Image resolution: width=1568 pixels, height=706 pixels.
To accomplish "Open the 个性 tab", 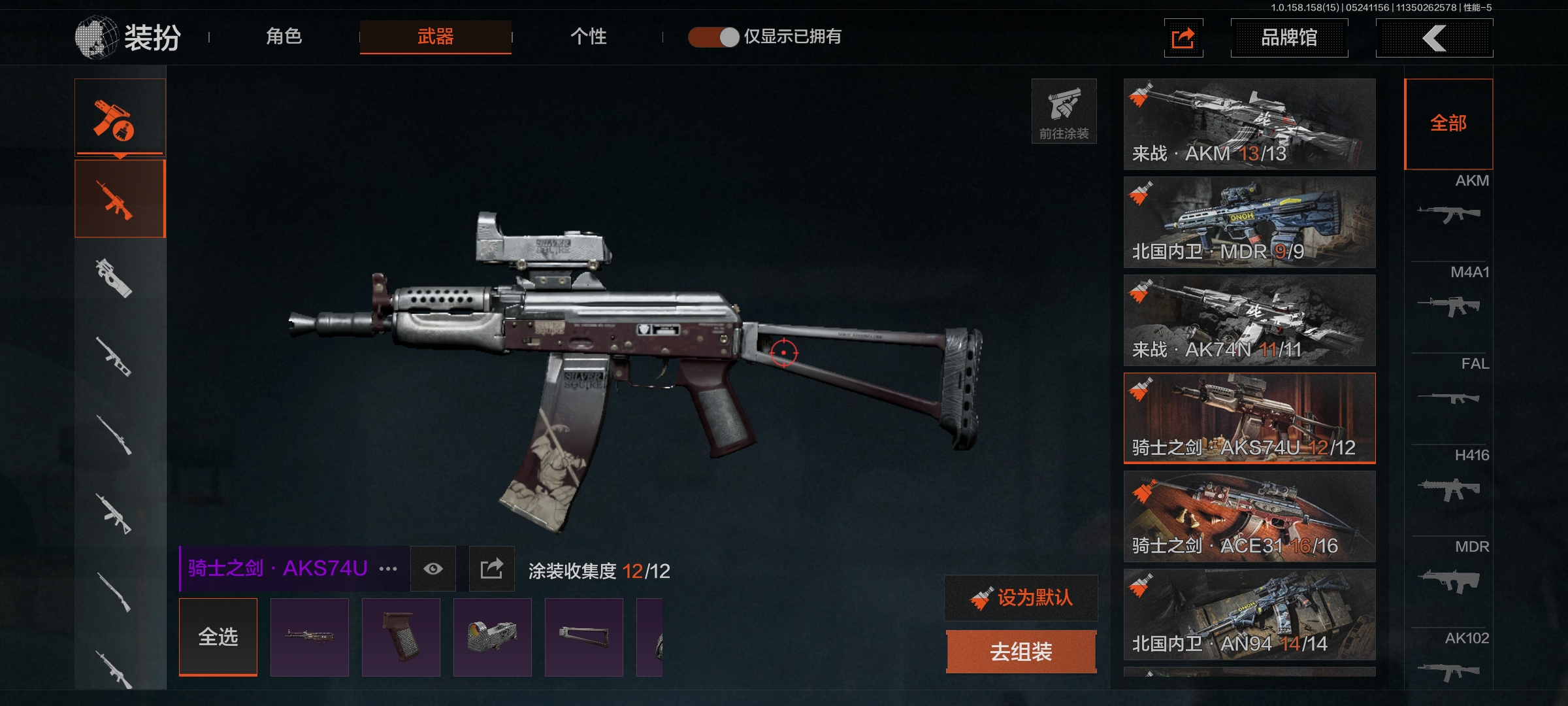I will [588, 37].
